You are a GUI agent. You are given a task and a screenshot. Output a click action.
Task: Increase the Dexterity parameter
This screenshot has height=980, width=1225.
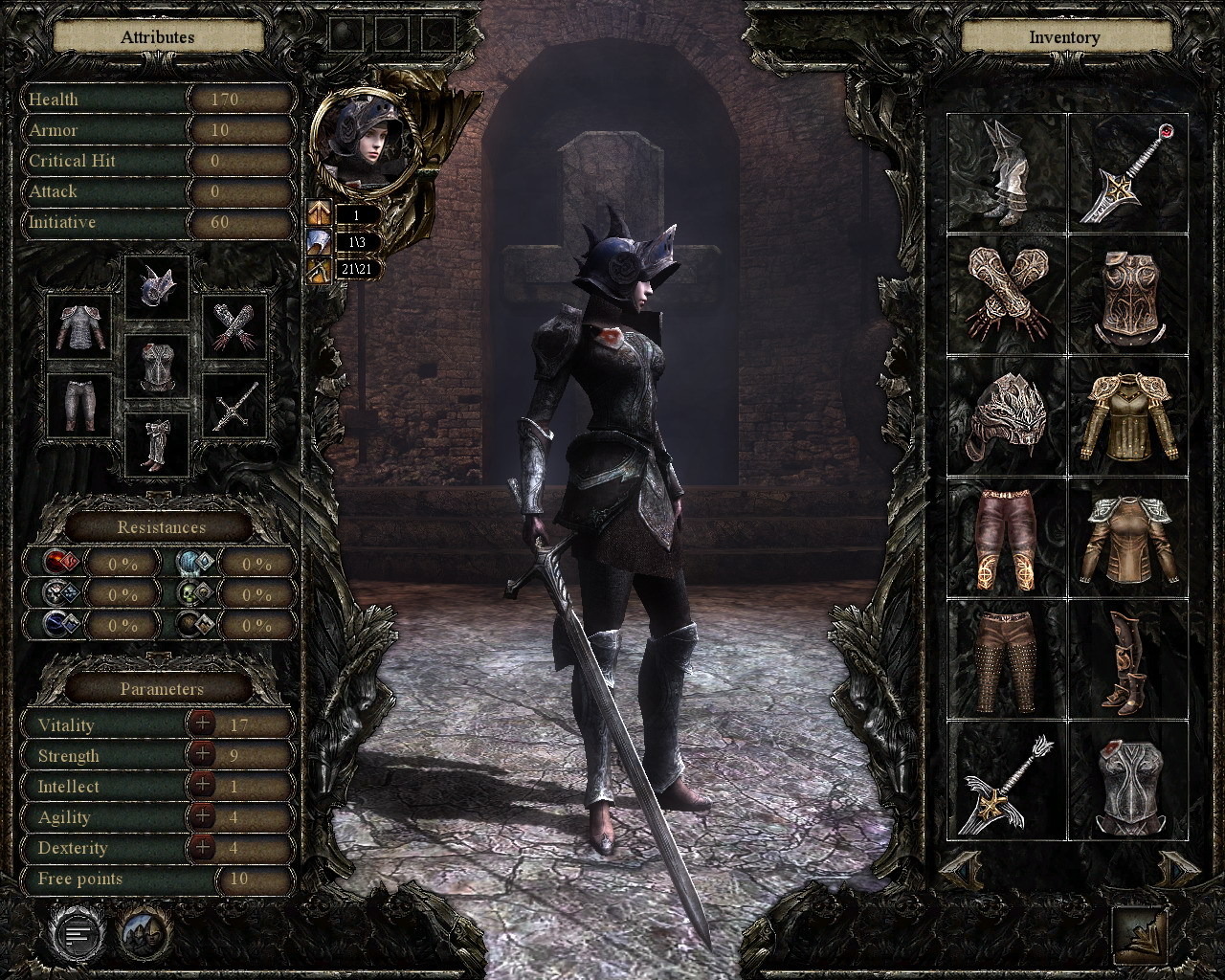pos(202,847)
